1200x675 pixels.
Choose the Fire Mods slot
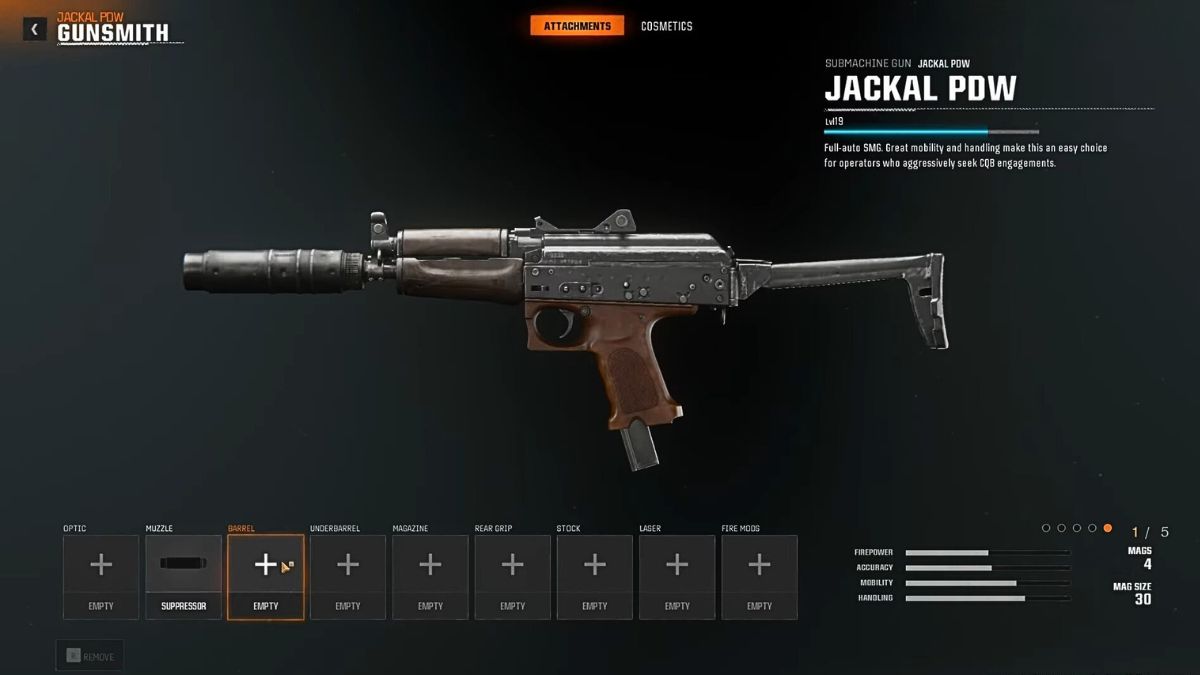pos(759,576)
